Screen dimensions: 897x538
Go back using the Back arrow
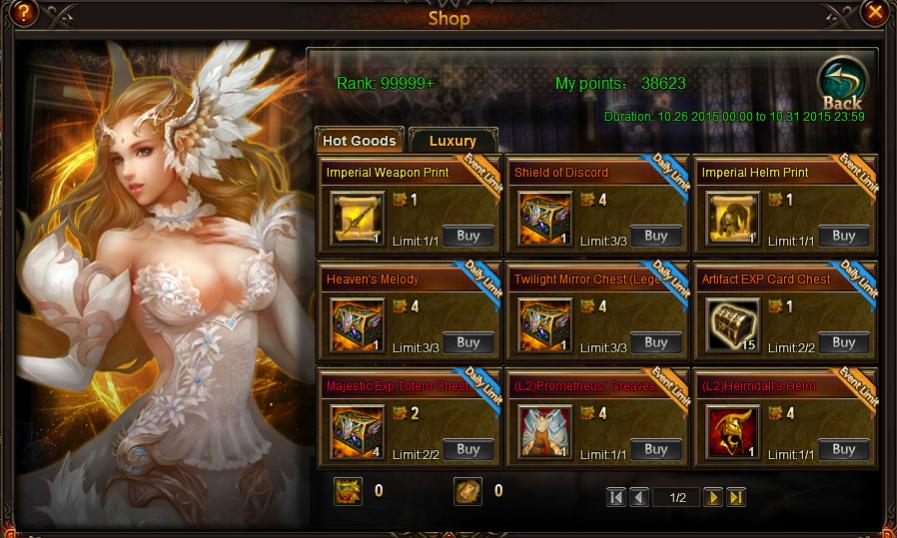pyautogui.click(x=842, y=83)
